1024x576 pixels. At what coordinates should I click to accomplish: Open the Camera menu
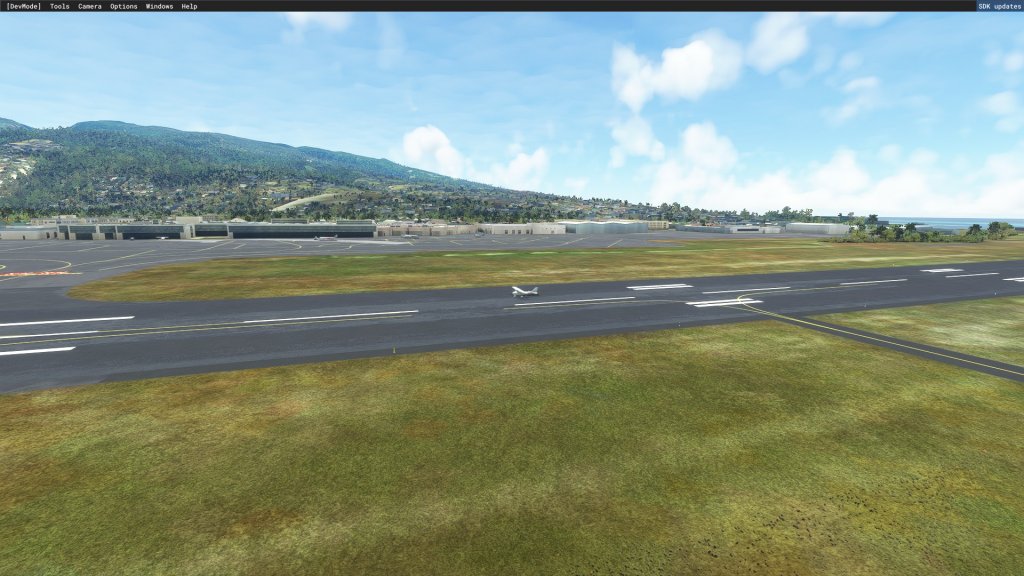[90, 6]
